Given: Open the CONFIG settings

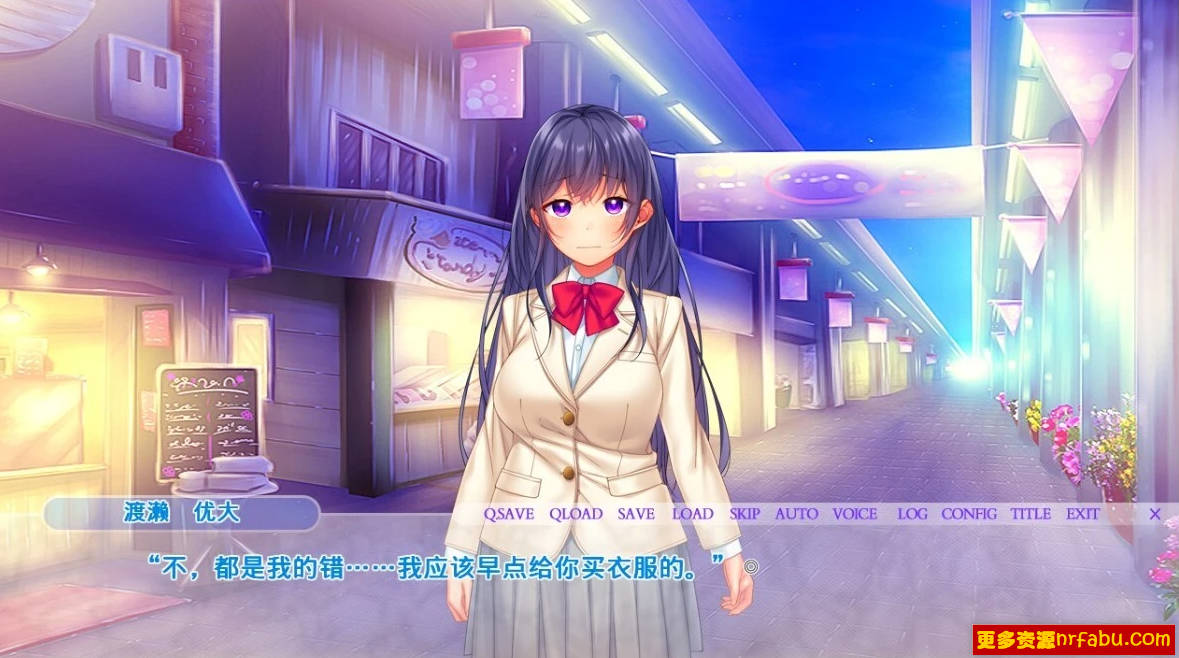Looking at the screenshot, I should click(969, 514).
